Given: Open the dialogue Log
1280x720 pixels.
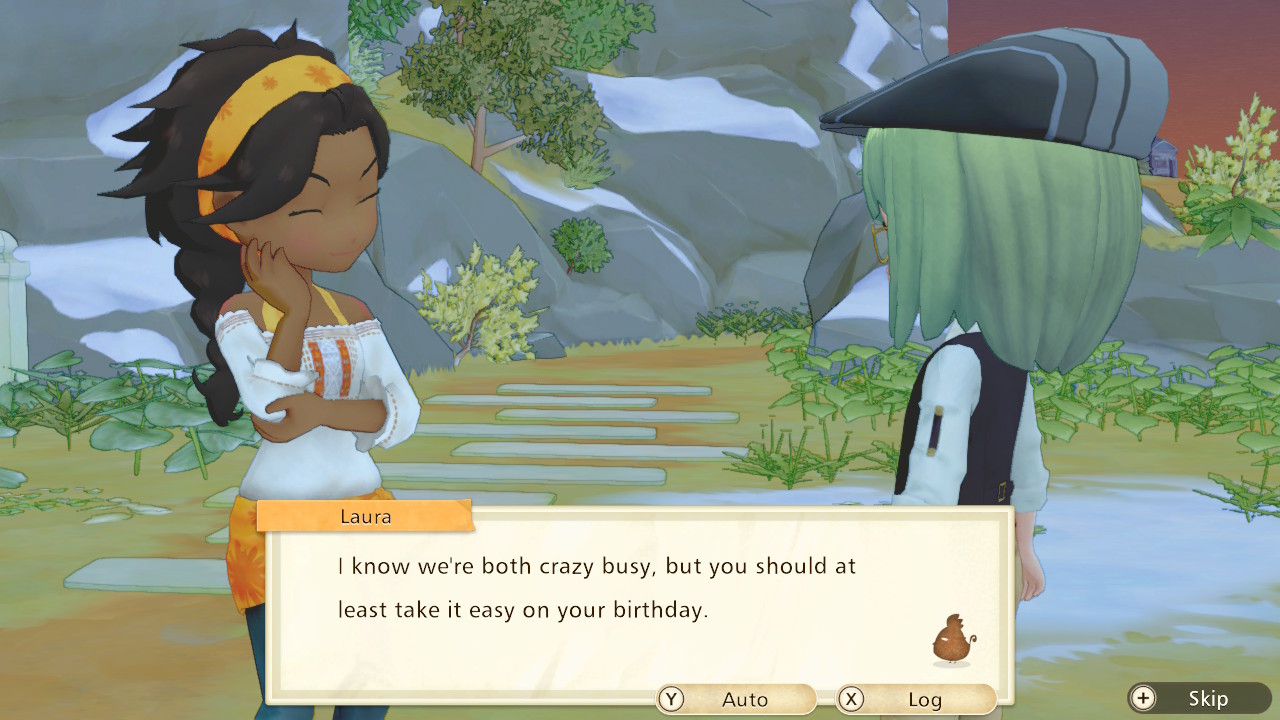Looking at the screenshot, I should click(x=915, y=699).
